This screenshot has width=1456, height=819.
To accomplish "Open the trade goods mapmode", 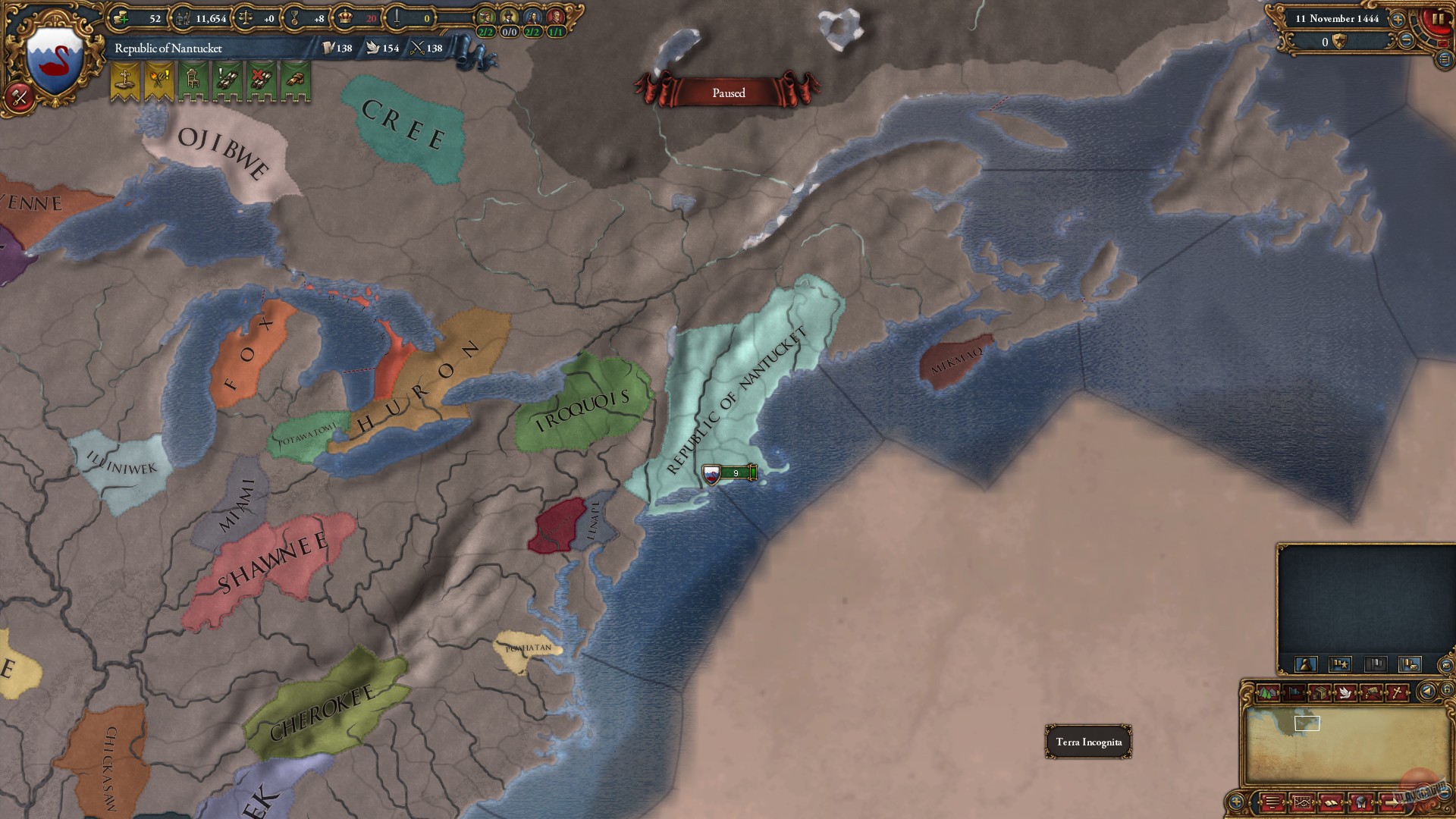I will [x=1319, y=692].
